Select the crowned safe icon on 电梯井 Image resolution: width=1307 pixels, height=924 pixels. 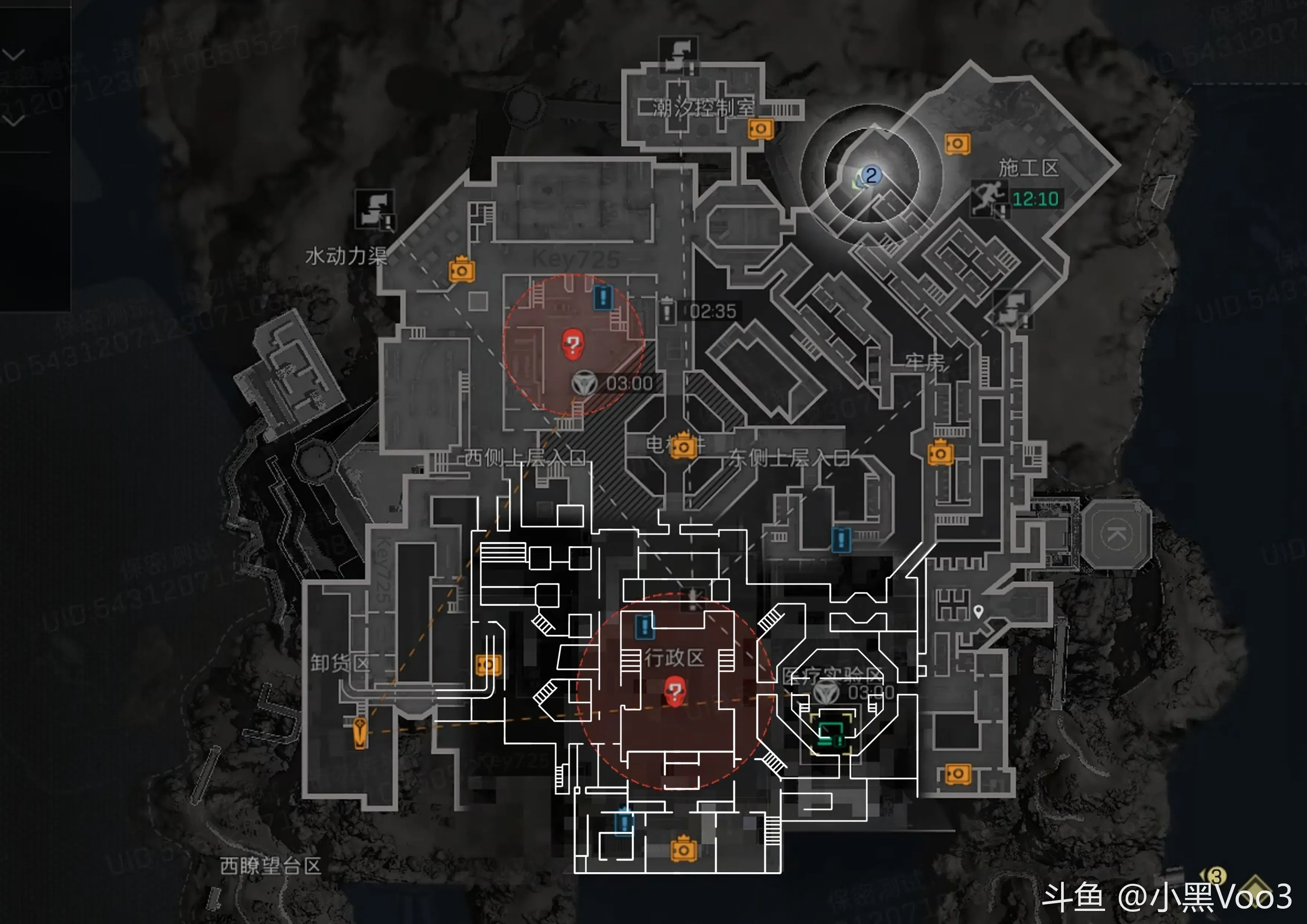click(683, 446)
